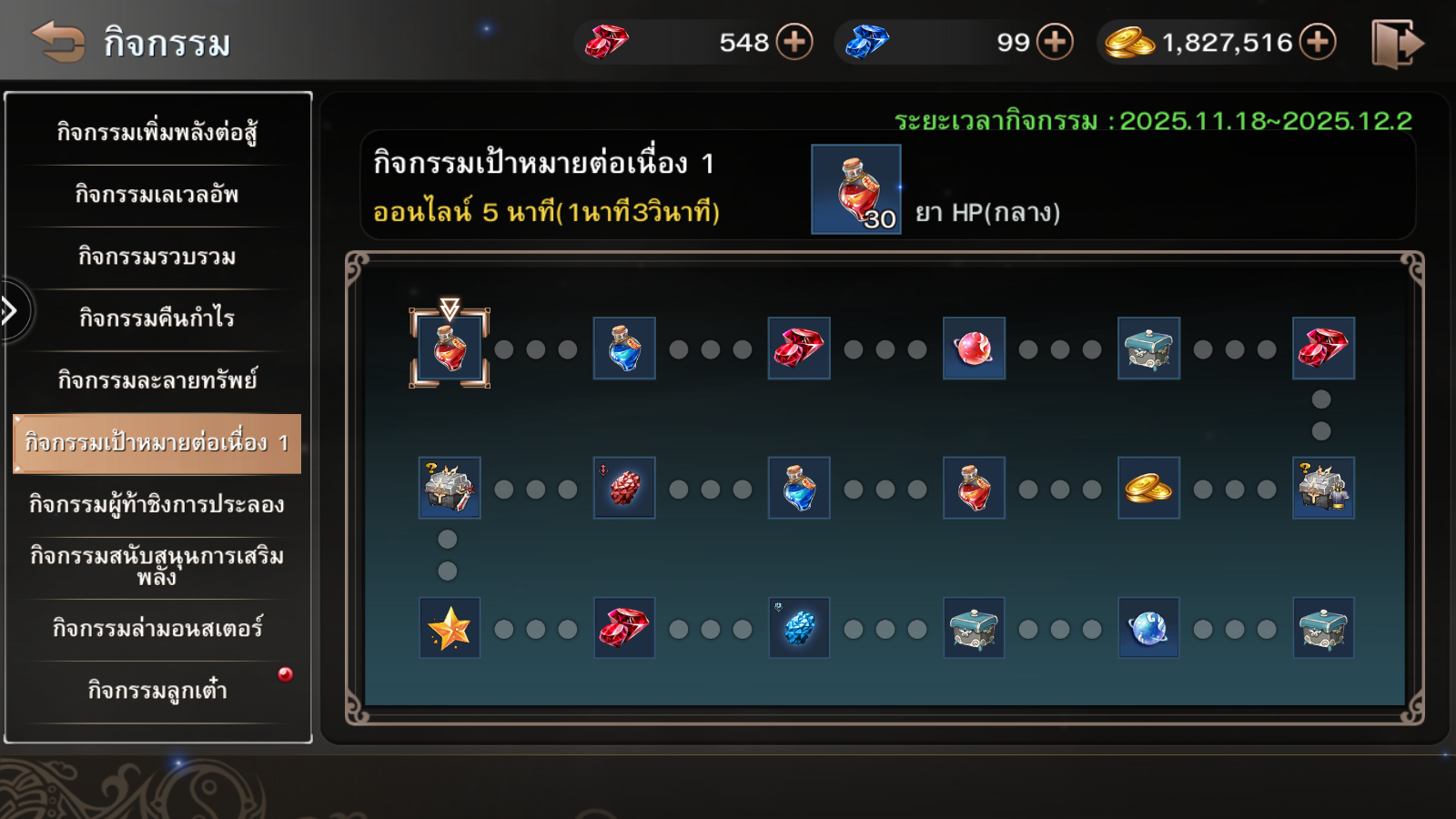The width and height of the screenshot is (1456, 819).
Task: Switch to กิจกรรมเลเวลอัพ tab
Action: click(157, 195)
